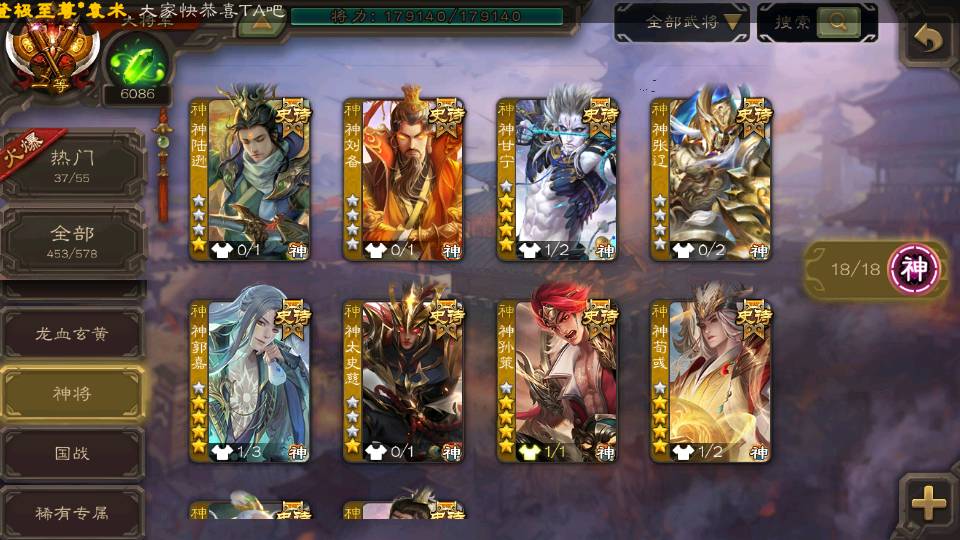This screenshot has height=540, width=960.
Task: Select the 神陆逊 hero card
Action: pos(250,180)
